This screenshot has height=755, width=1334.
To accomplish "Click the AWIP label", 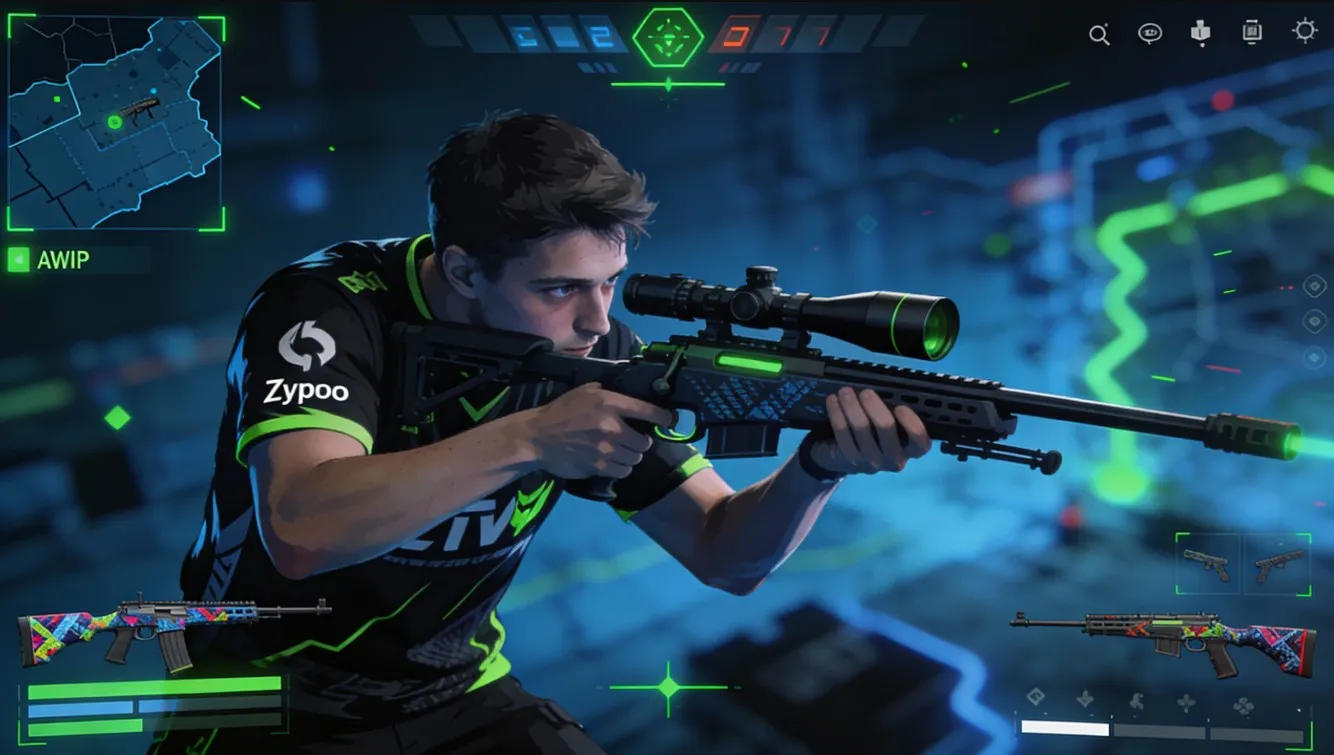I will coord(62,261).
